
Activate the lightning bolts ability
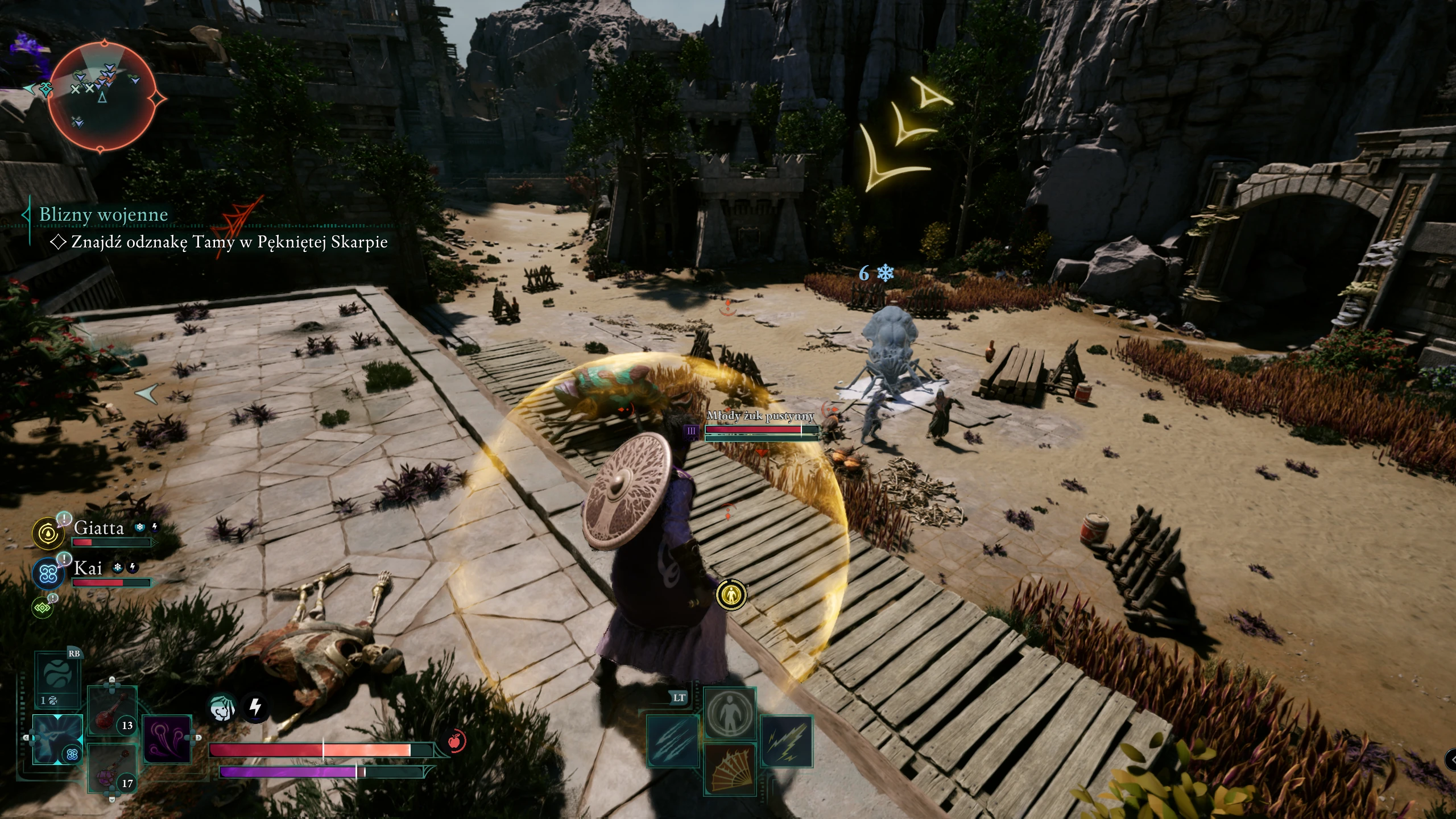(x=787, y=741)
